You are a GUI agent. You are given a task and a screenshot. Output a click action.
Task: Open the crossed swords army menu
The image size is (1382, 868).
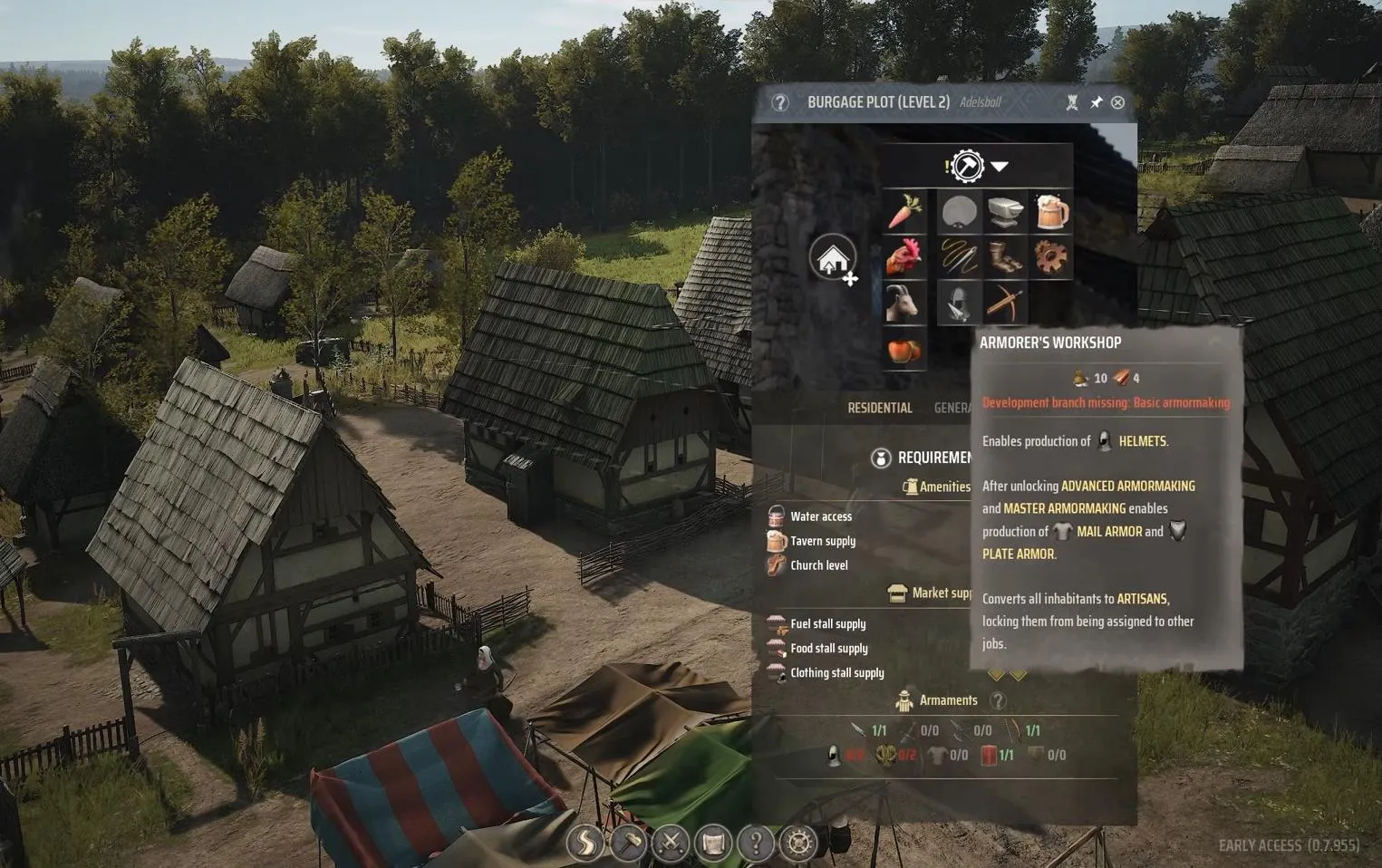(671, 844)
